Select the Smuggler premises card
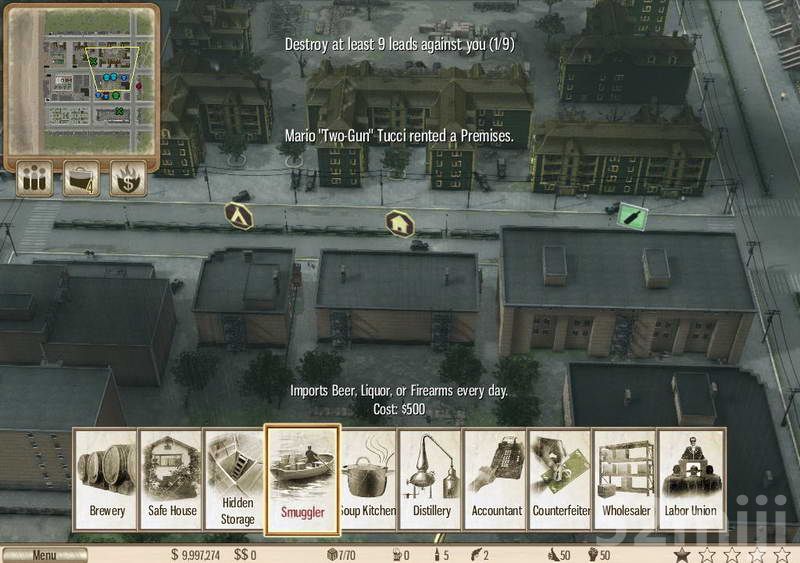Image resolution: width=800 pixels, height=563 pixels. point(302,480)
